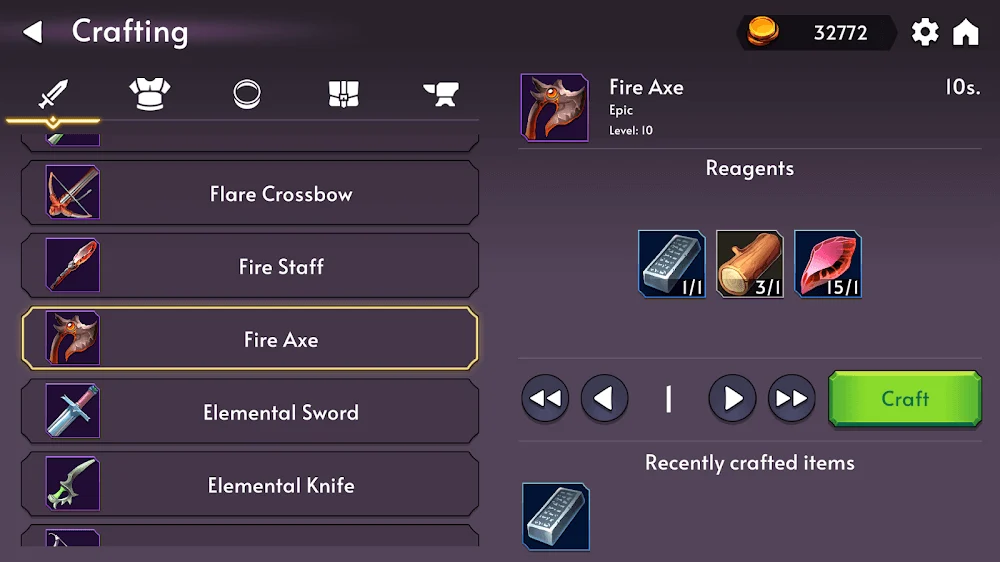Select the anvil crafting tab
Screen dimensions: 1000x562
(440, 94)
